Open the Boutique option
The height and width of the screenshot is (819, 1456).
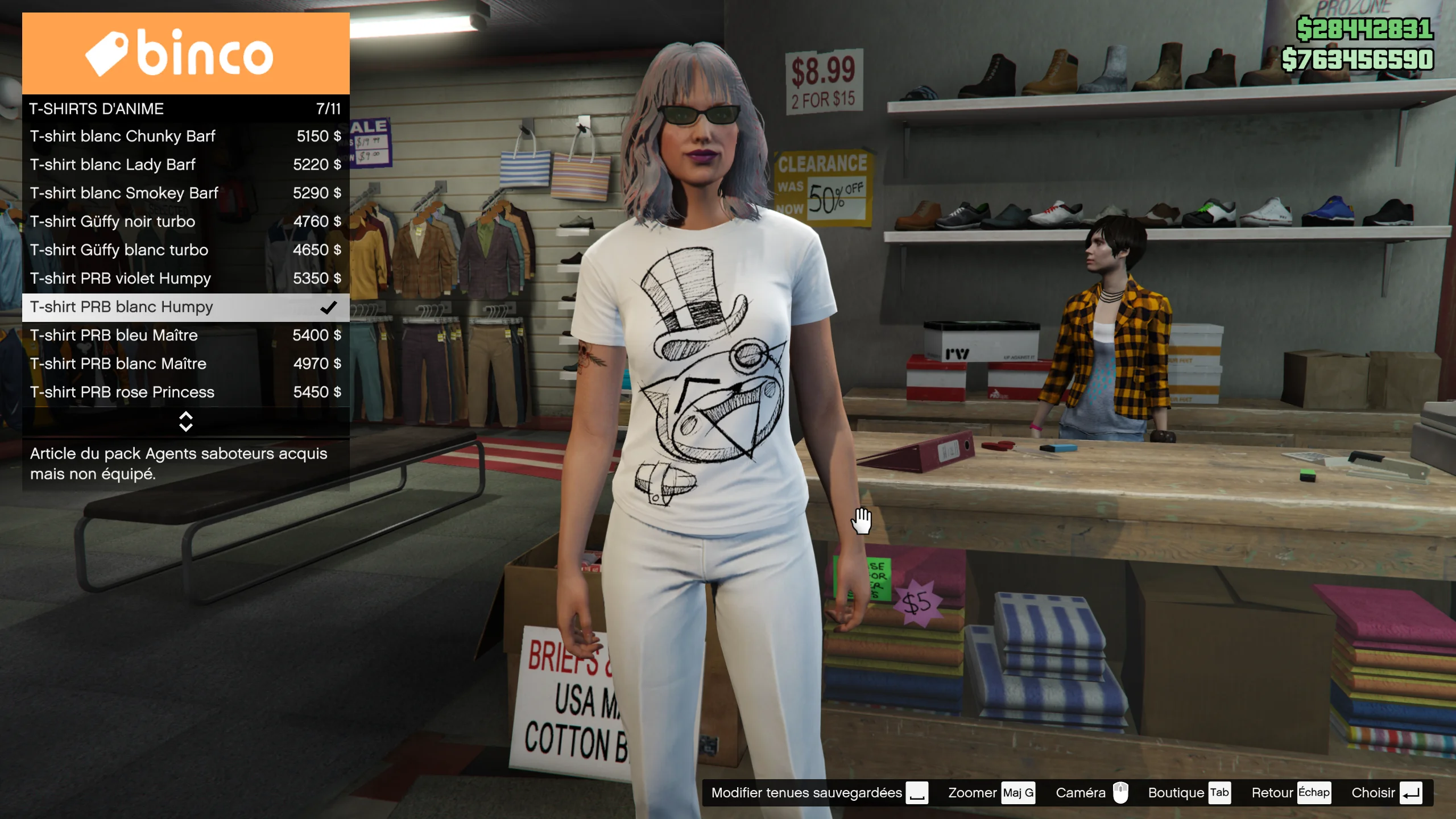click(1189, 793)
